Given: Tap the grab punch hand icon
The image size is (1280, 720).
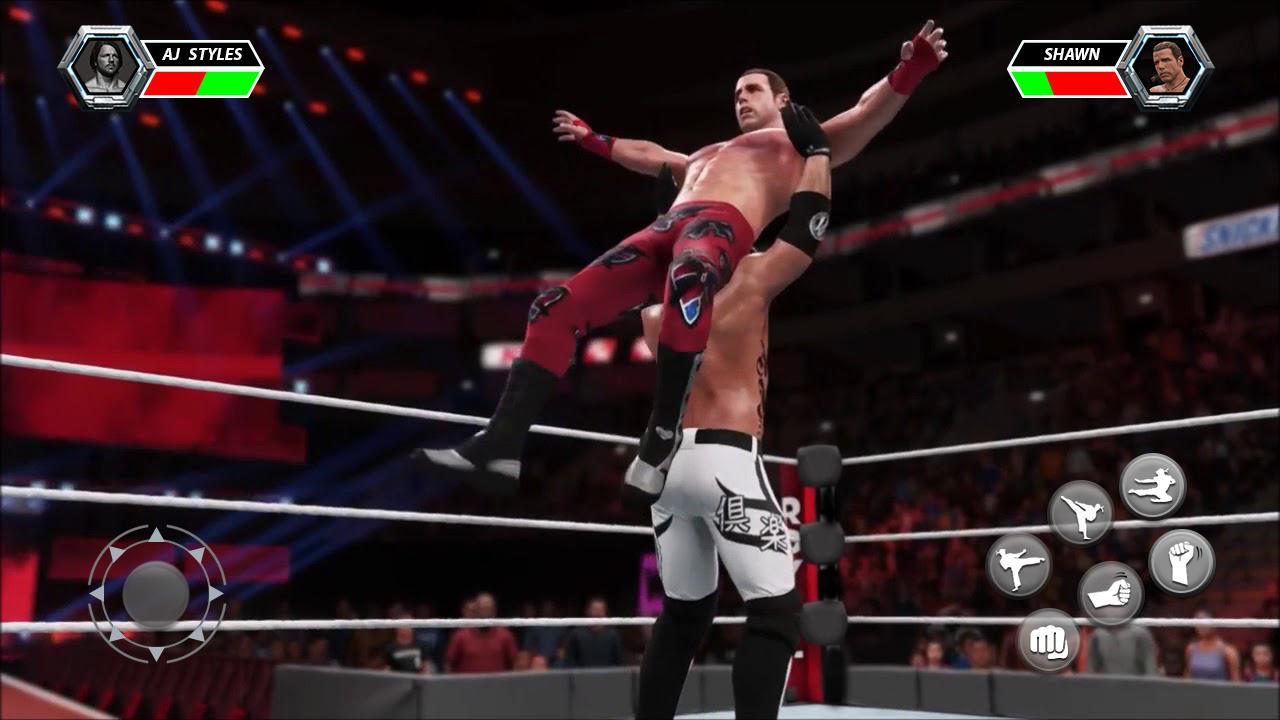Looking at the screenshot, I should (x=1112, y=592).
